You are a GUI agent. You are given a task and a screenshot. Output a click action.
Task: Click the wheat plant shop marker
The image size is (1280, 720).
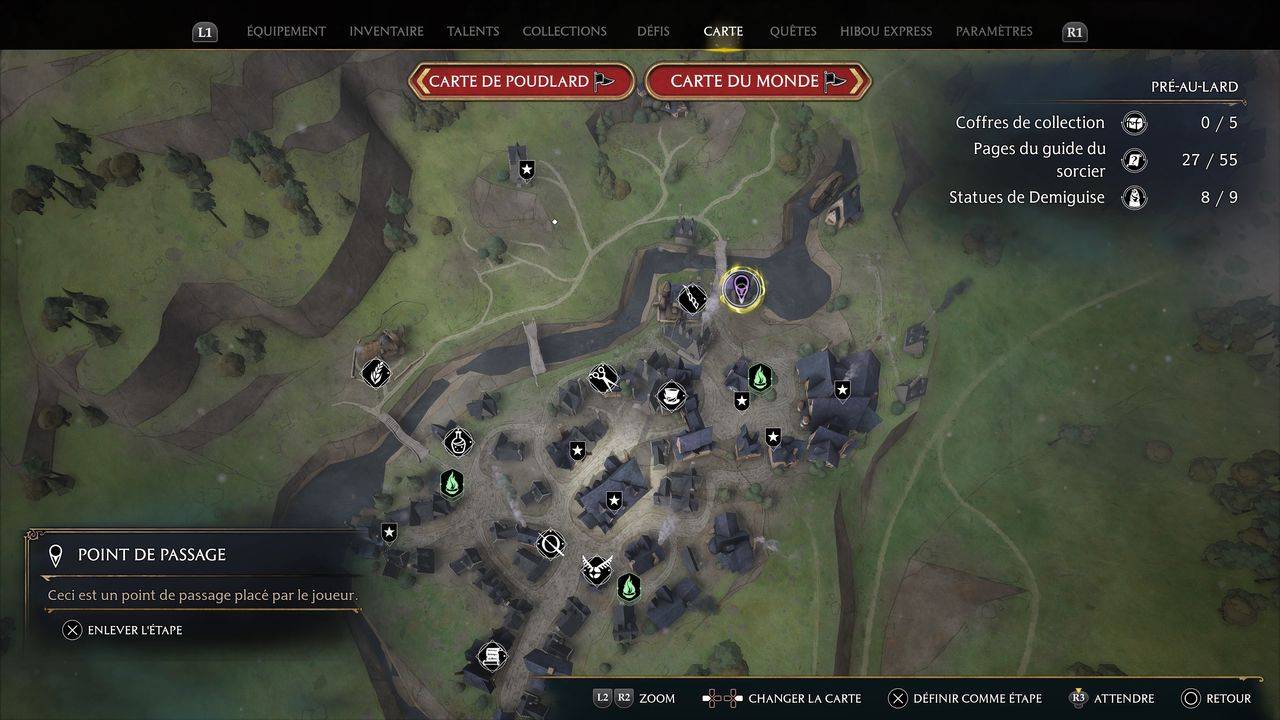[375, 373]
